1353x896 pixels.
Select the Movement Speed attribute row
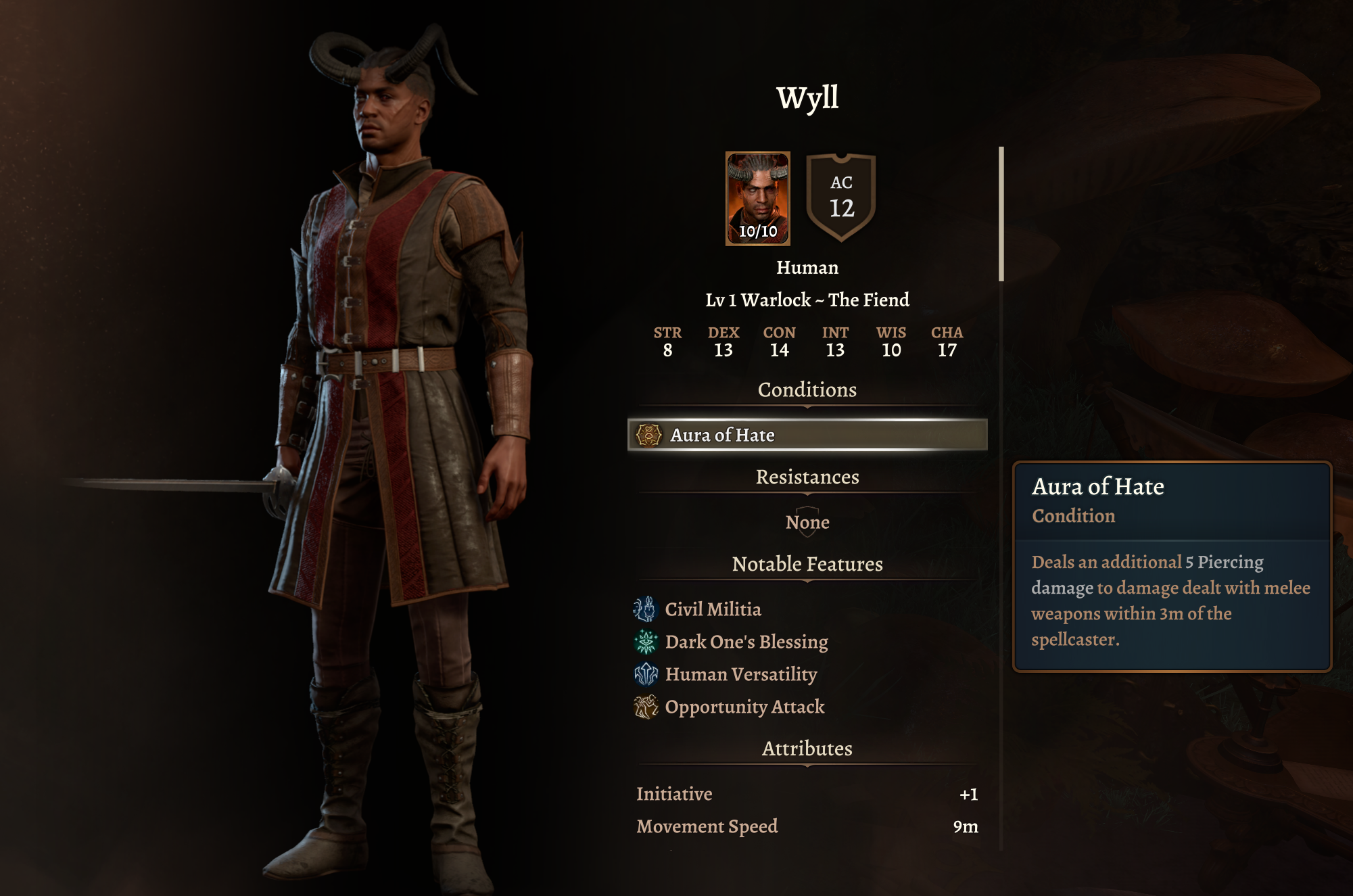coord(807,826)
